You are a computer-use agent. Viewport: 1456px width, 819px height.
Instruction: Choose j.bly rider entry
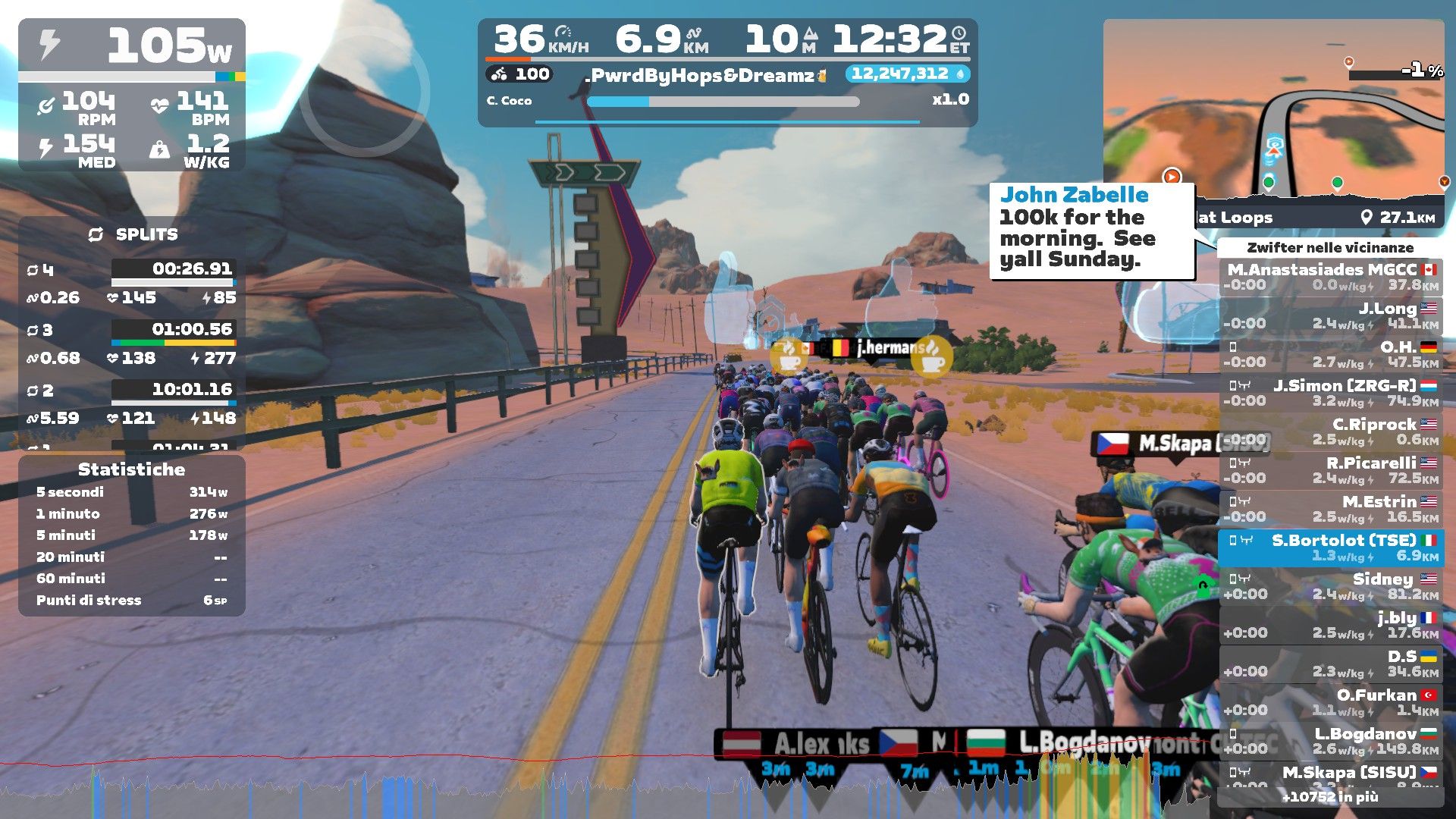pos(1331,625)
